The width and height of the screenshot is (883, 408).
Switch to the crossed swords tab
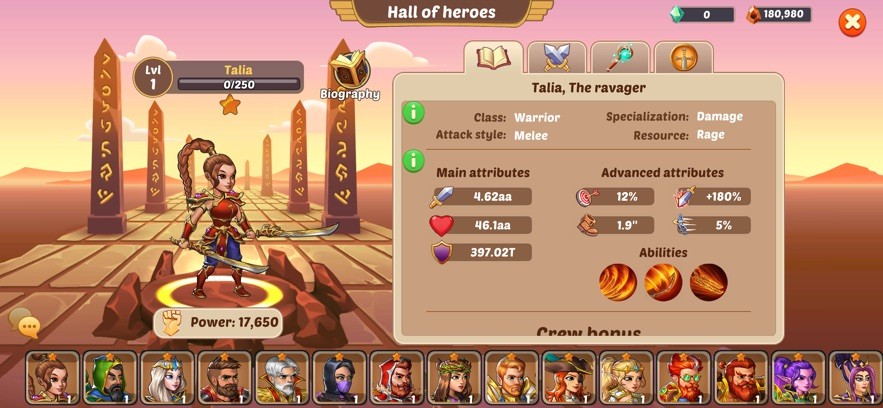coord(557,58)
